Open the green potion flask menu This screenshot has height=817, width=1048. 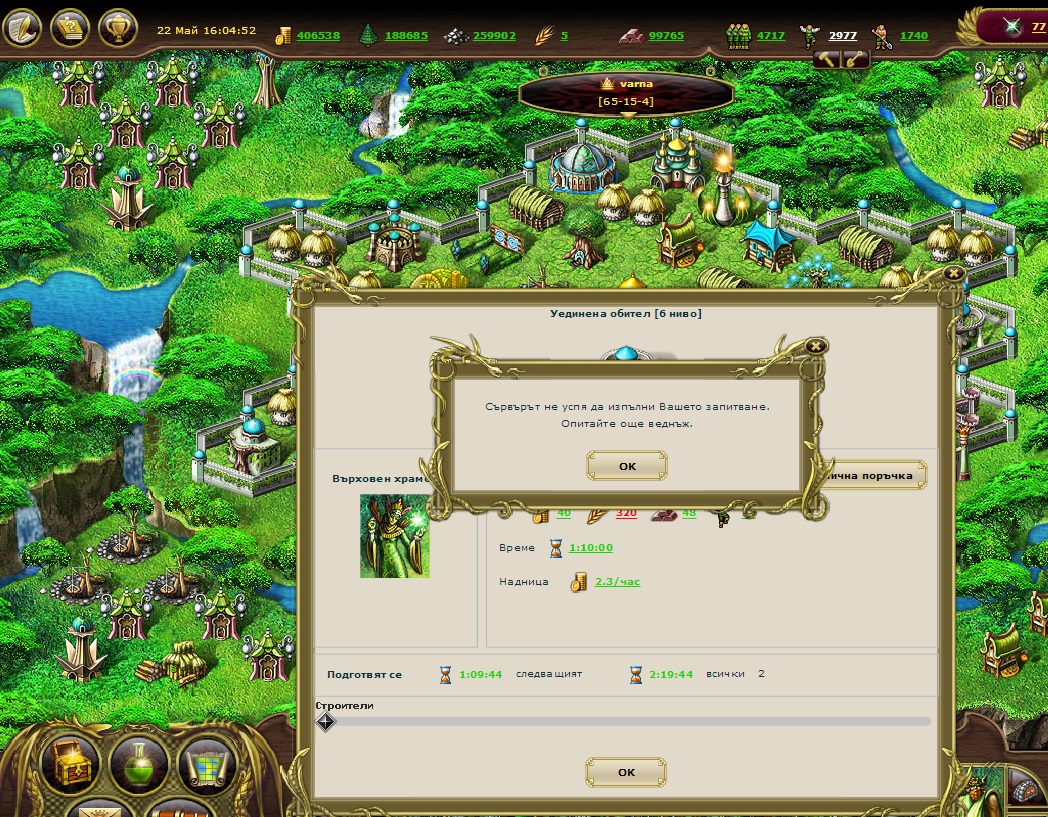pyautogui.click(x=139, y=765)
